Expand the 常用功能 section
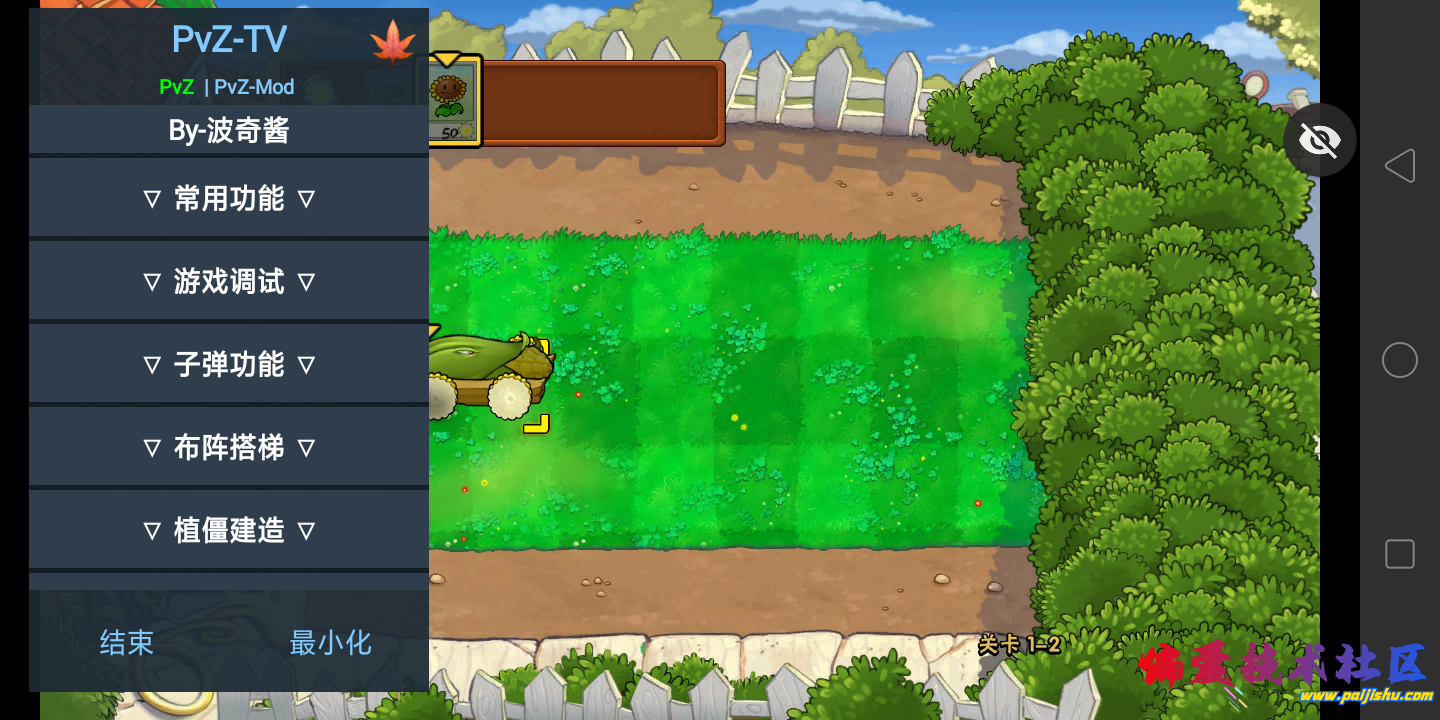1440x720 pixels. (x=228, y=198)
